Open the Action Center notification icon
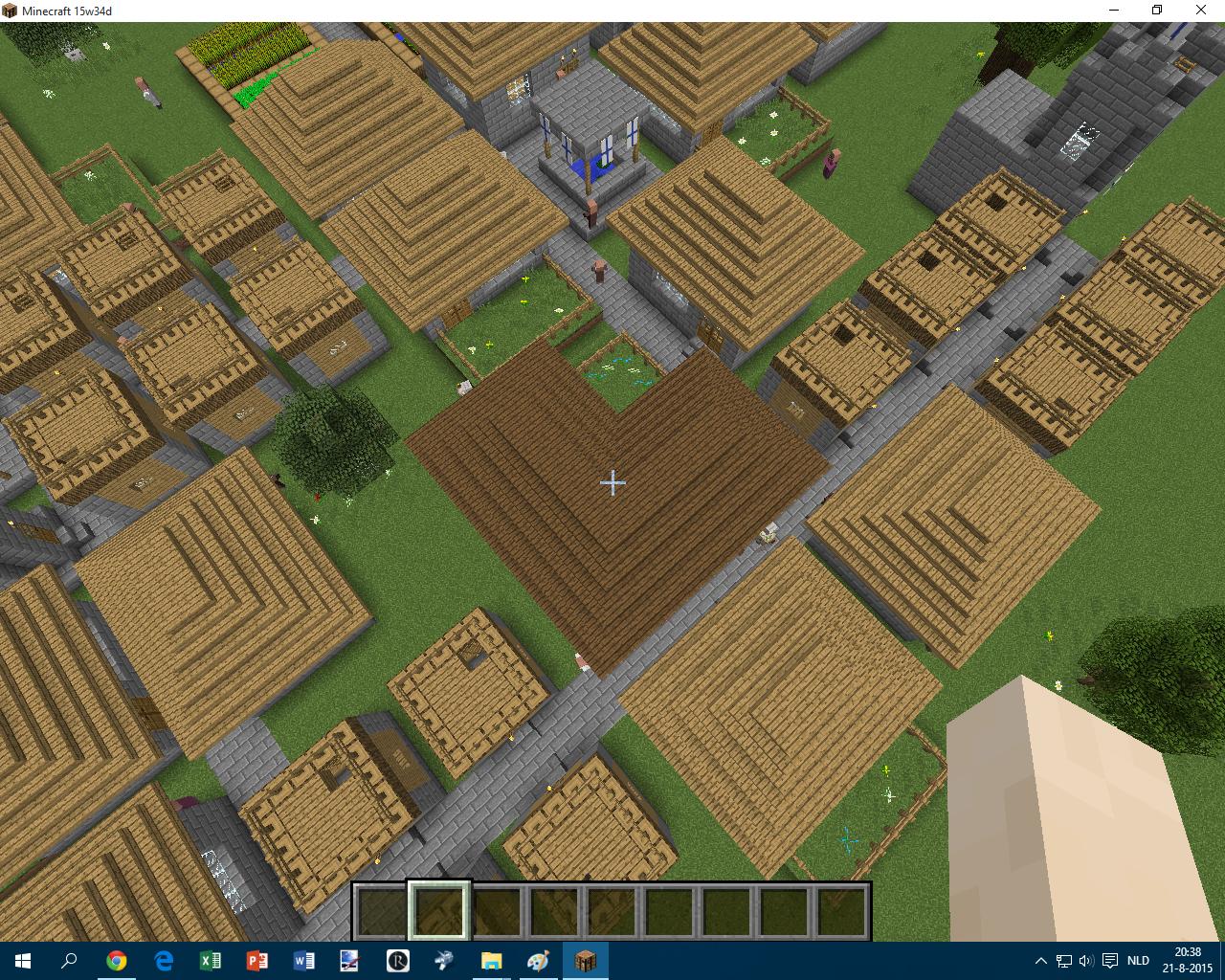The width and height of the screenshot is (1225, 980). (1109, 960)
